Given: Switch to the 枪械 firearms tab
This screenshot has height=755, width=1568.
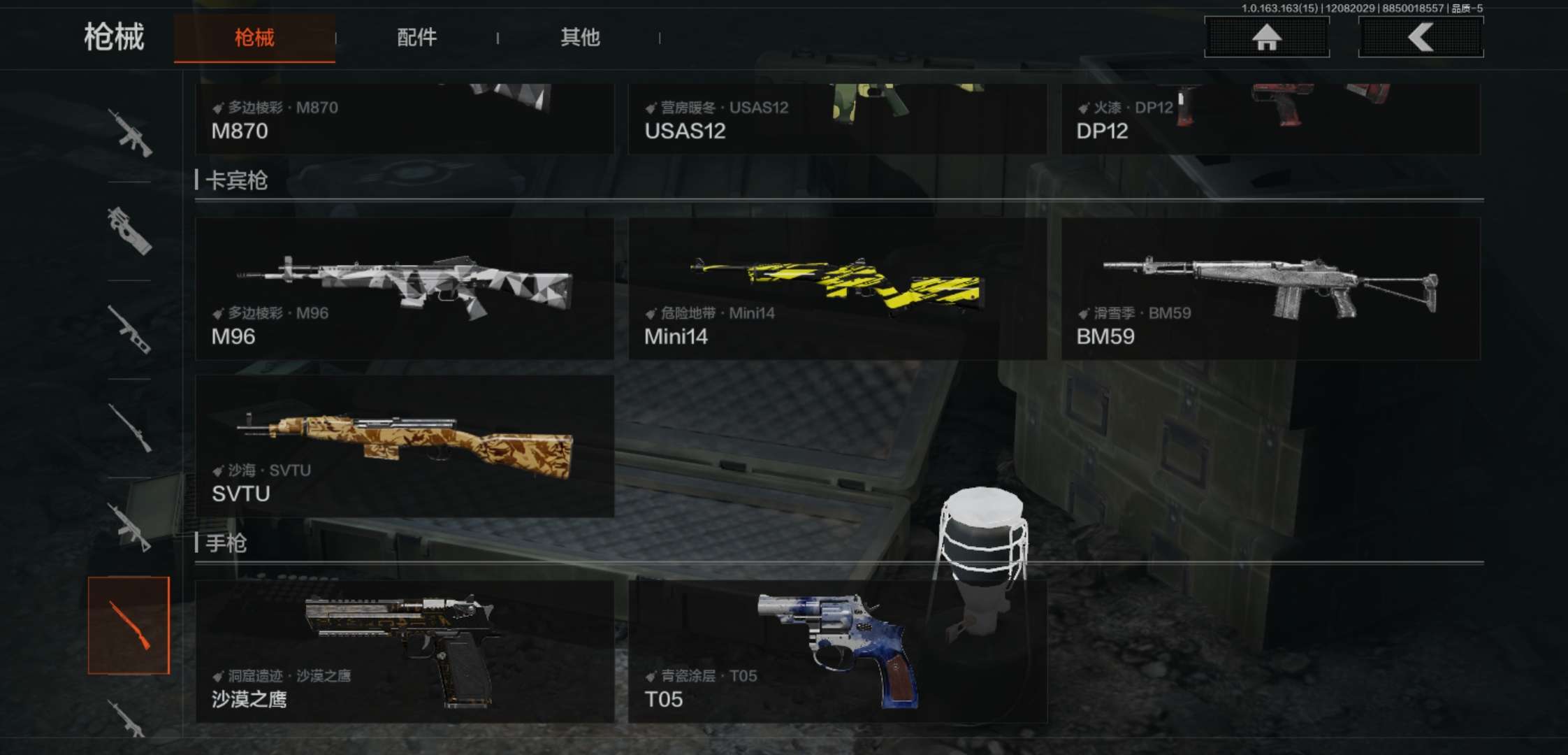Looking at the screenshot, I should coord(254,38).
